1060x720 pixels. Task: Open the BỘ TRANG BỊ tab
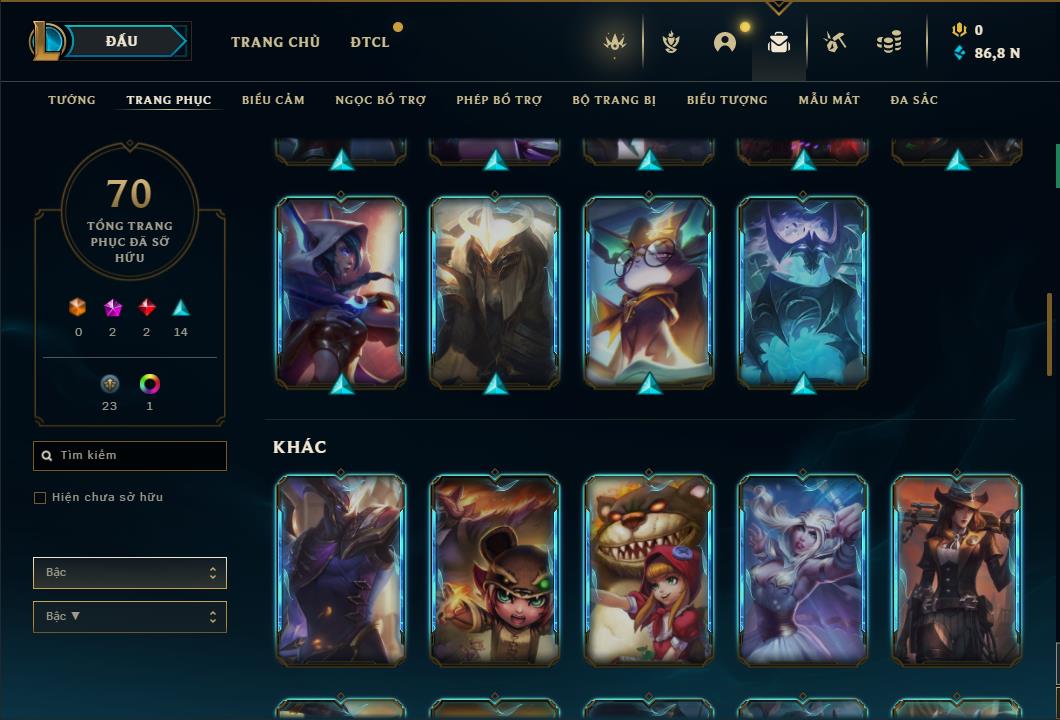(x=614, y=100)
